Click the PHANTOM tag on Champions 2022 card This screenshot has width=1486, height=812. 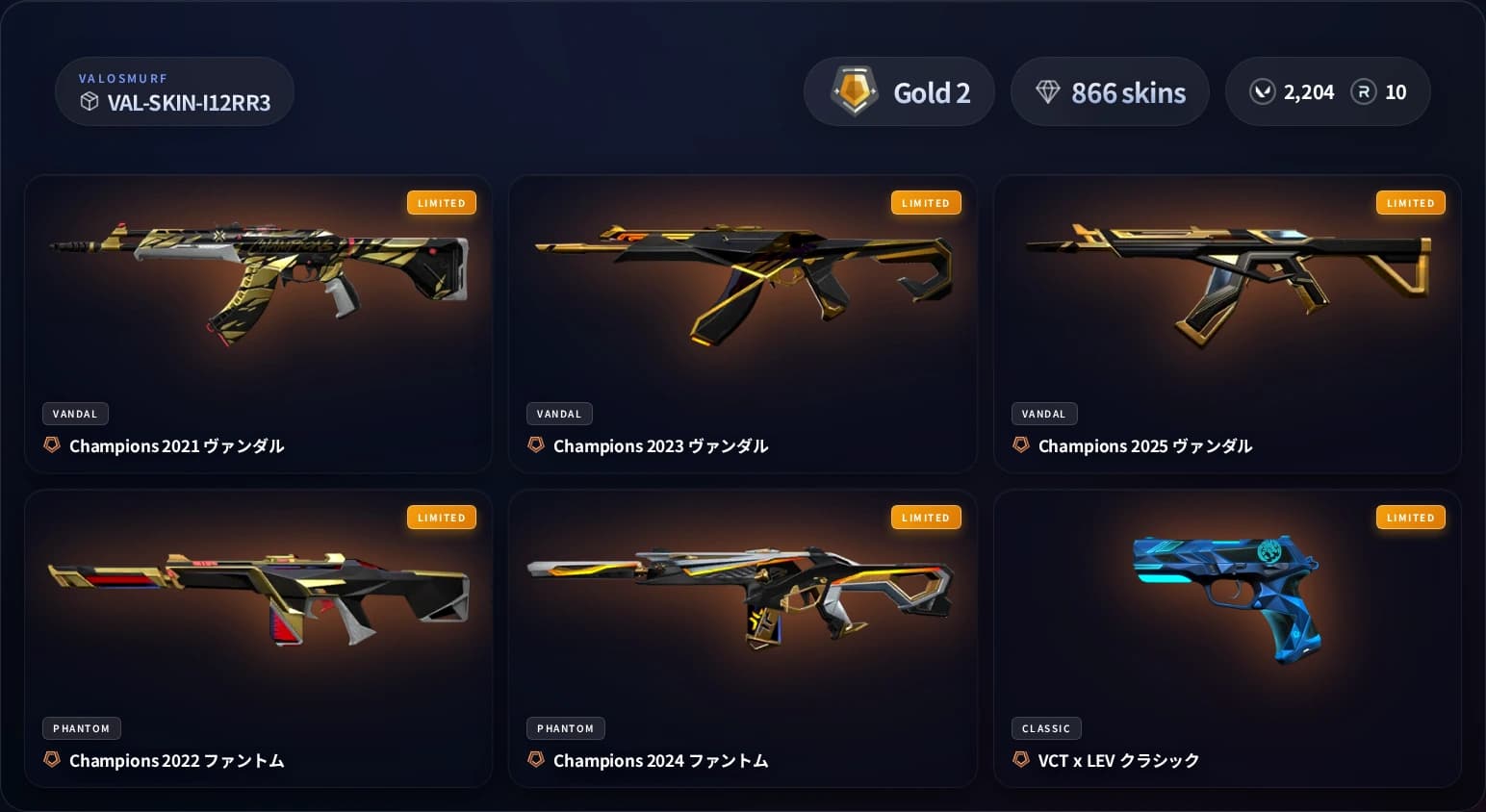coord(81,728)
